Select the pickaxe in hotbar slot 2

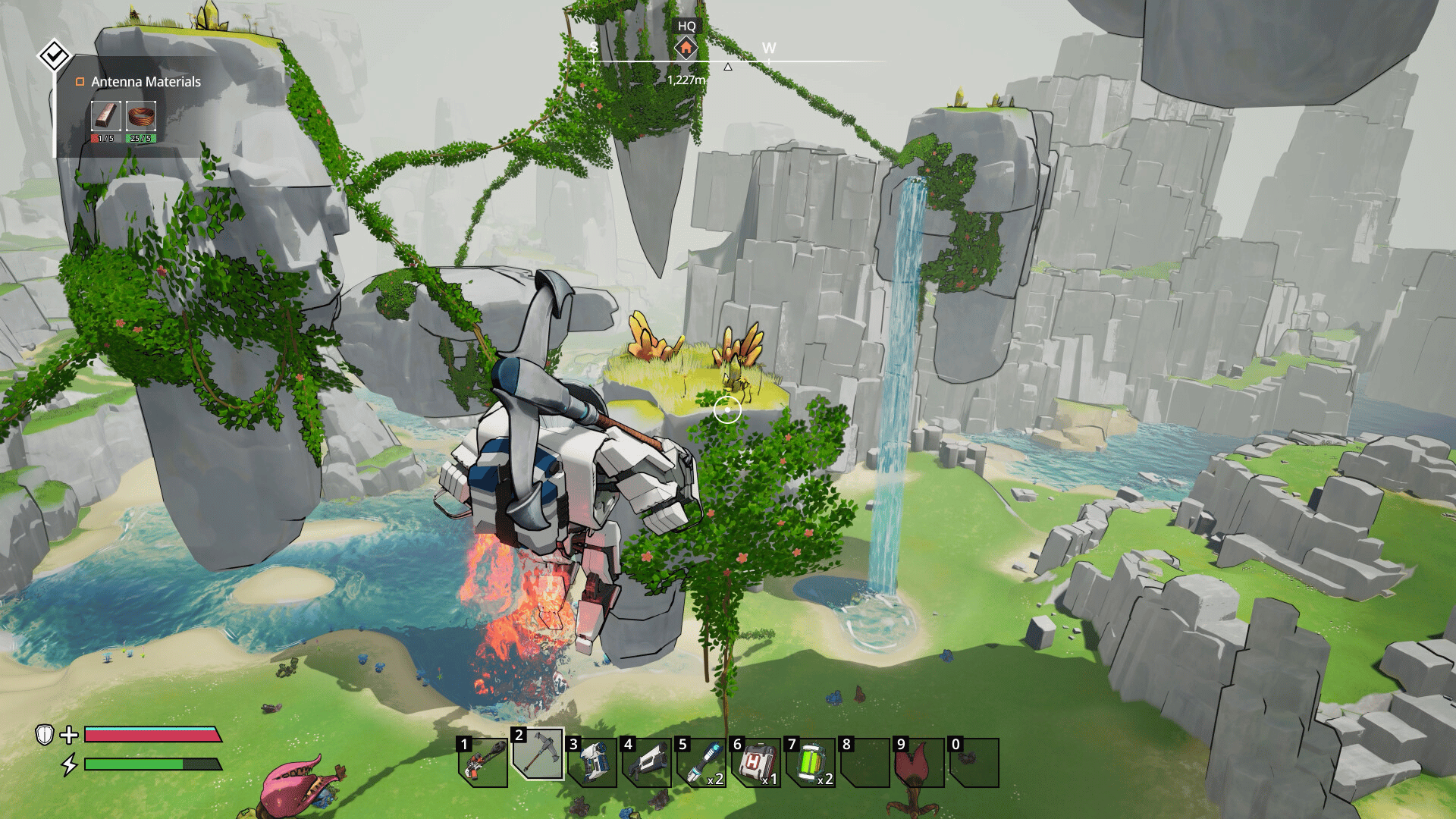click(x=538, y=755)
